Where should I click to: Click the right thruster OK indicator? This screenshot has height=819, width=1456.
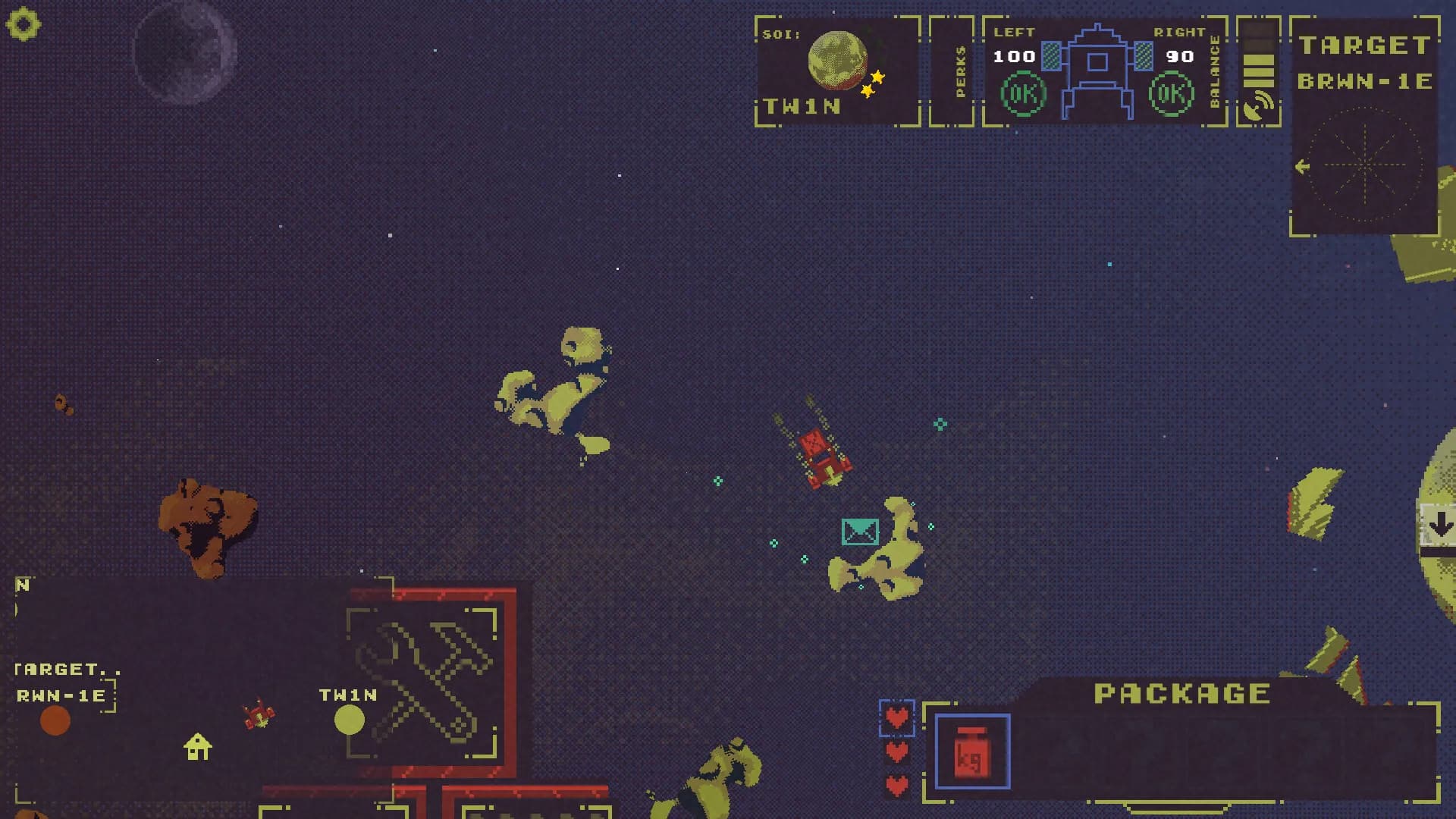(x=1171, y=94)
